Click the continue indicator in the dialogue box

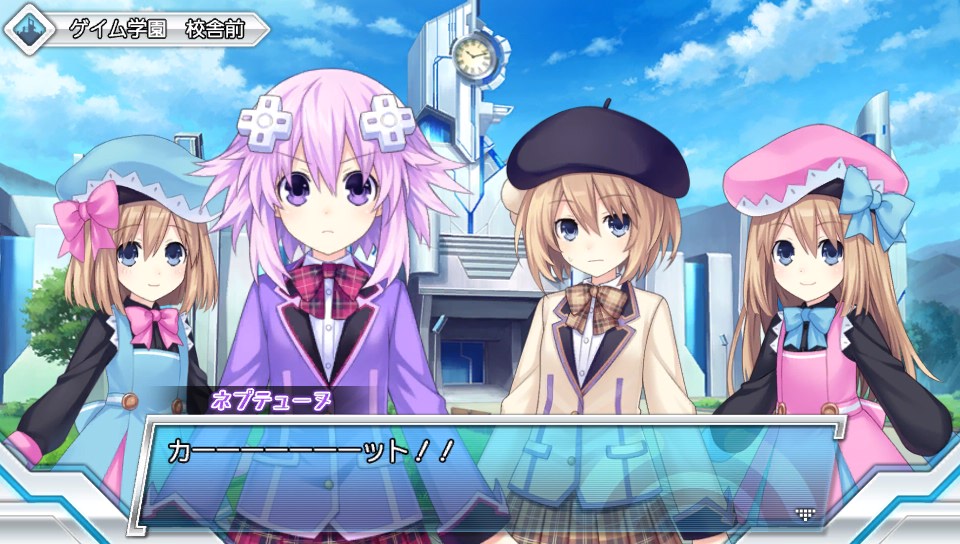click(x=804, y=514)
